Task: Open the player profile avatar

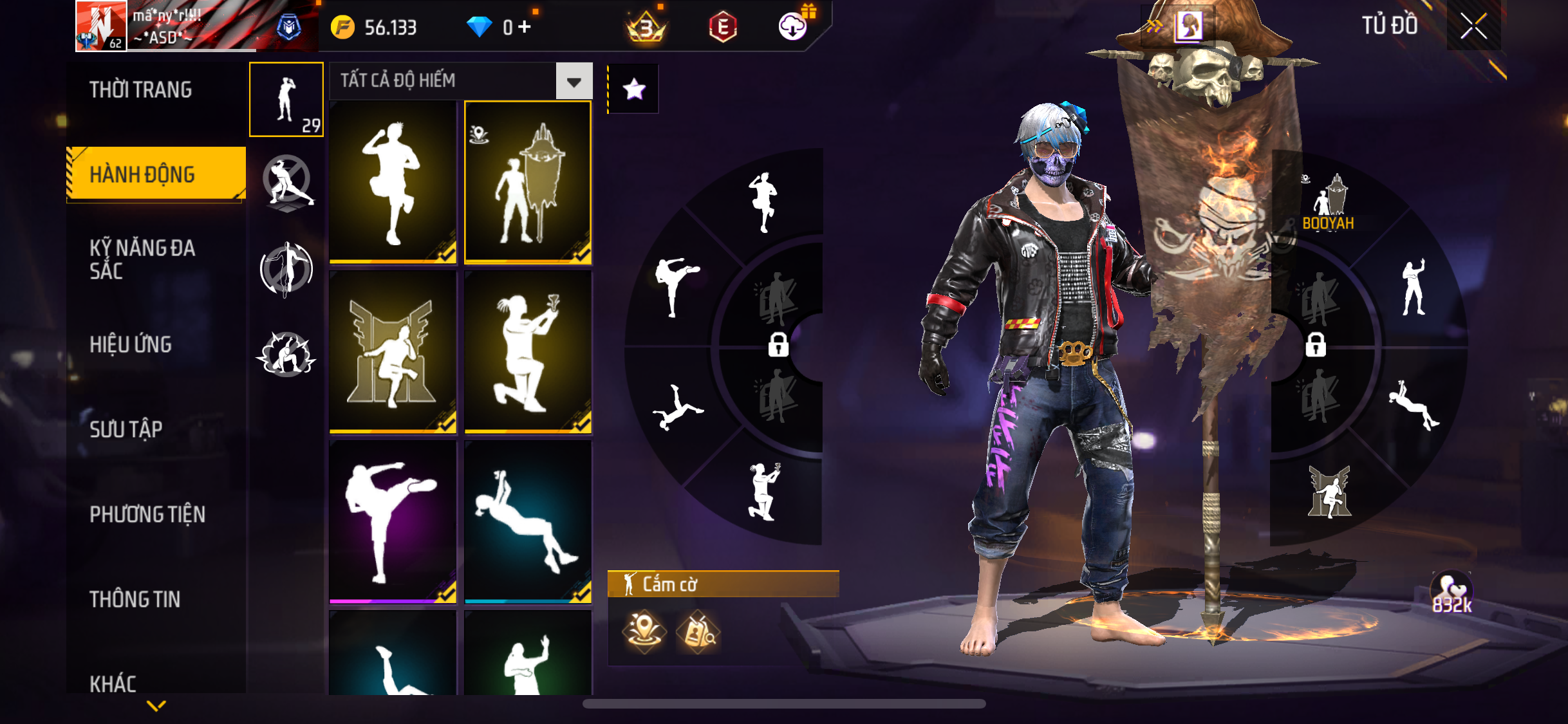Action: click(x=101, y=26)
